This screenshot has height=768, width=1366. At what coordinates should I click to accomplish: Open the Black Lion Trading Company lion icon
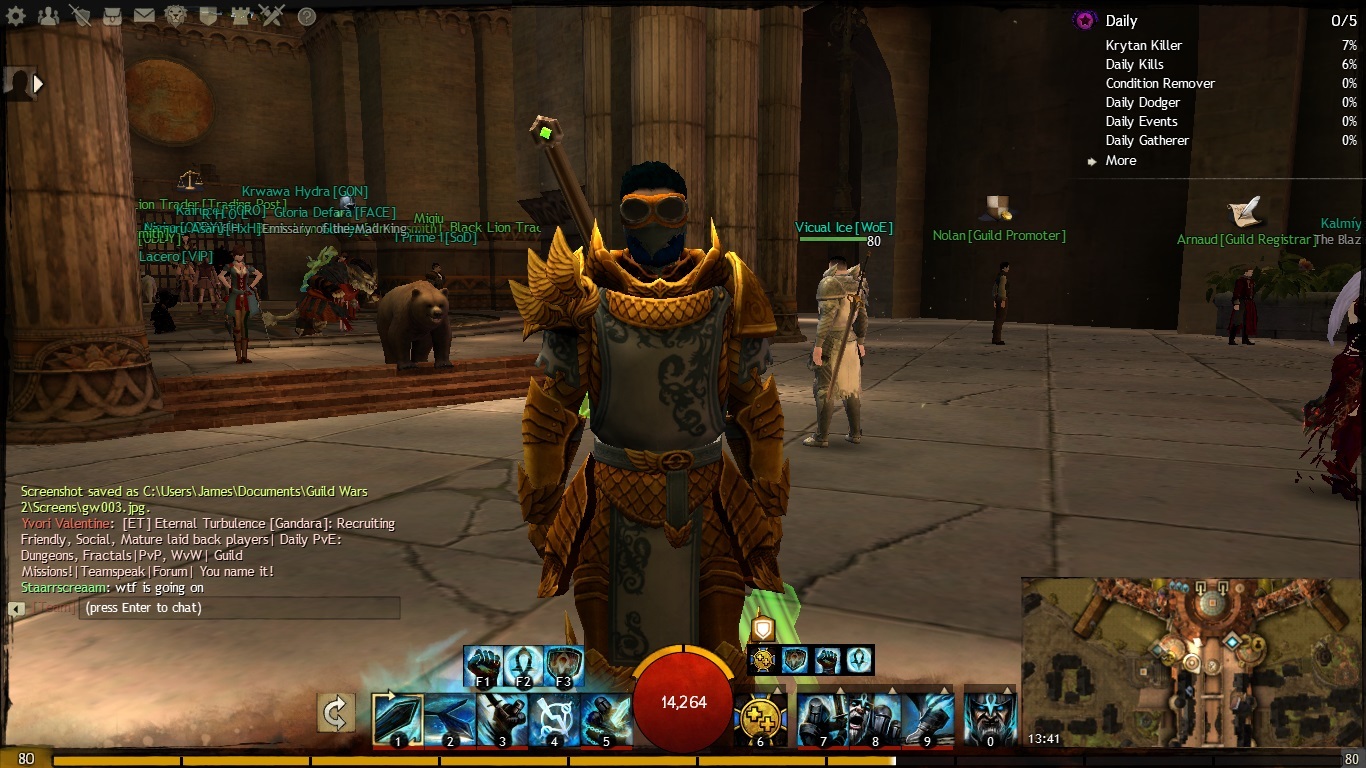coord(176,16)
